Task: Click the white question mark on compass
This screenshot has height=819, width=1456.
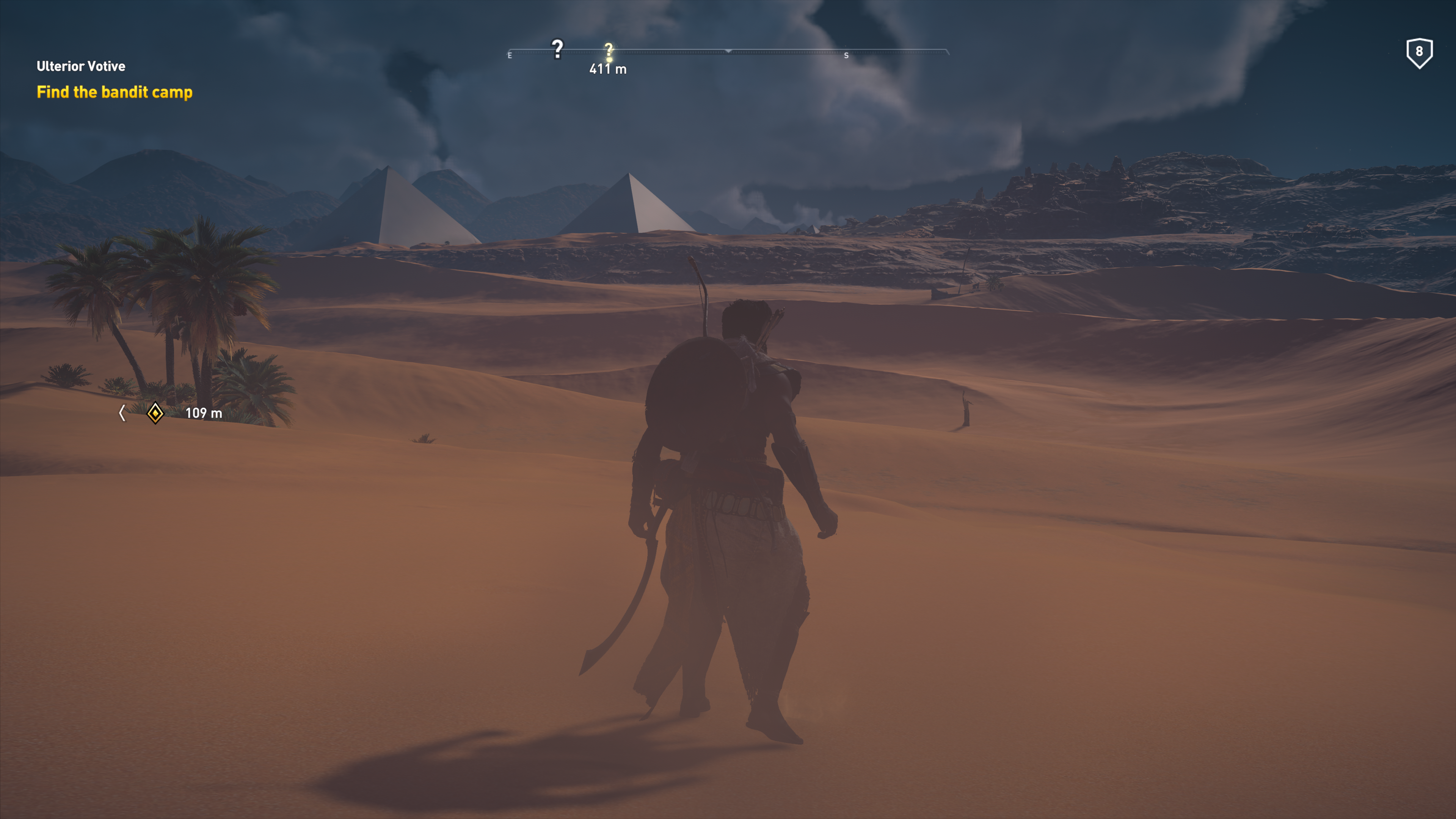Action: coord(557,49)
